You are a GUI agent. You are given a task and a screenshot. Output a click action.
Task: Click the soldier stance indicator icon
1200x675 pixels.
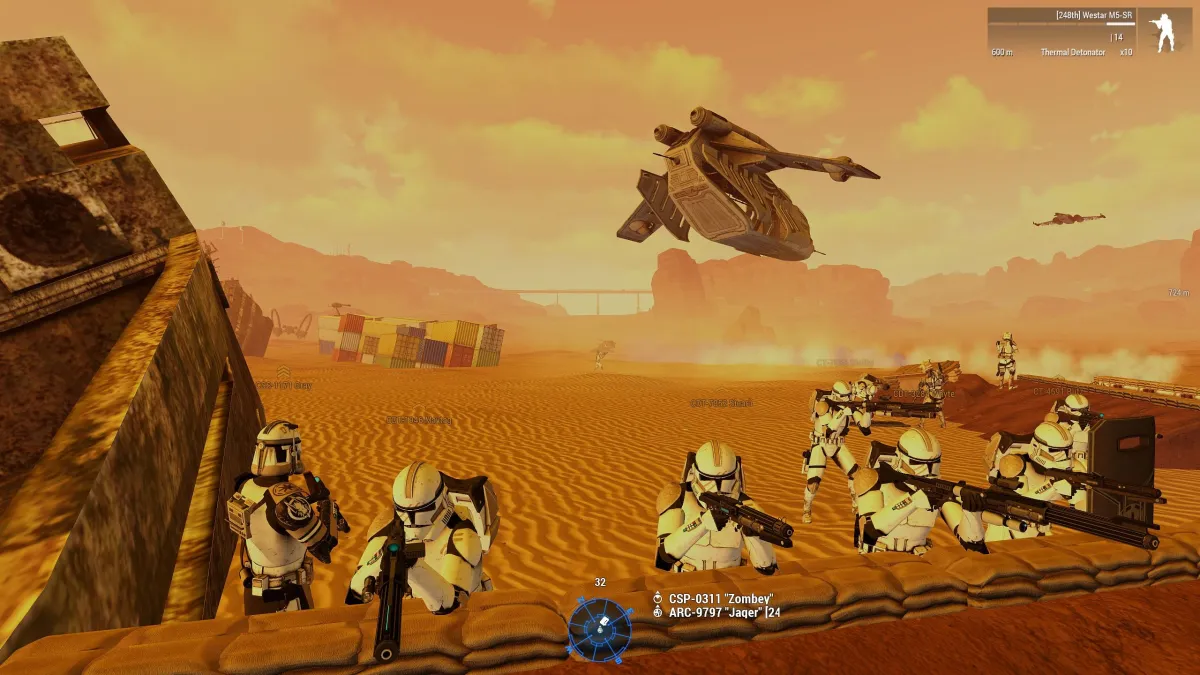pyautogui.click(x=1162, y=32)
